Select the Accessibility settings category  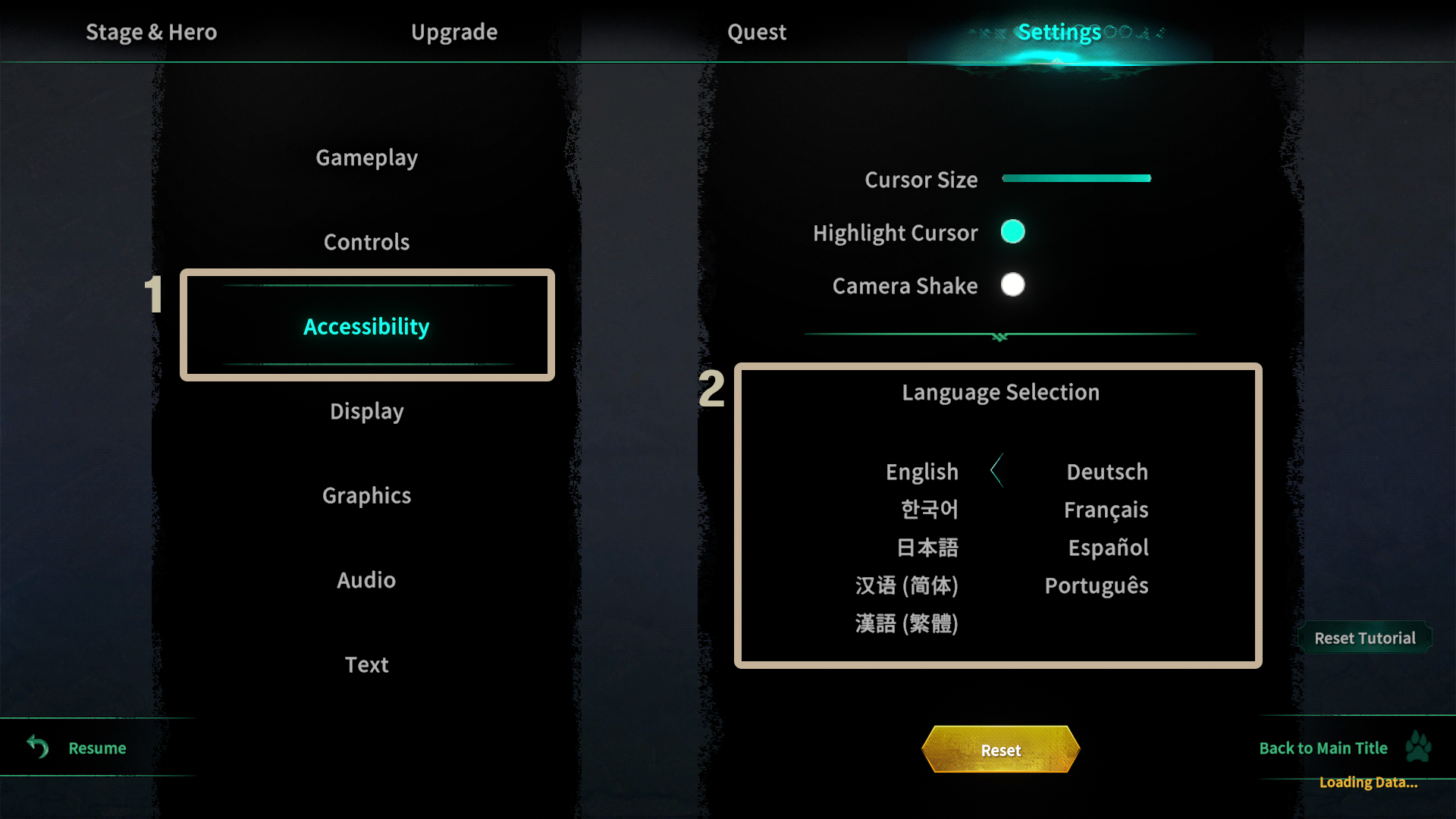366,326
